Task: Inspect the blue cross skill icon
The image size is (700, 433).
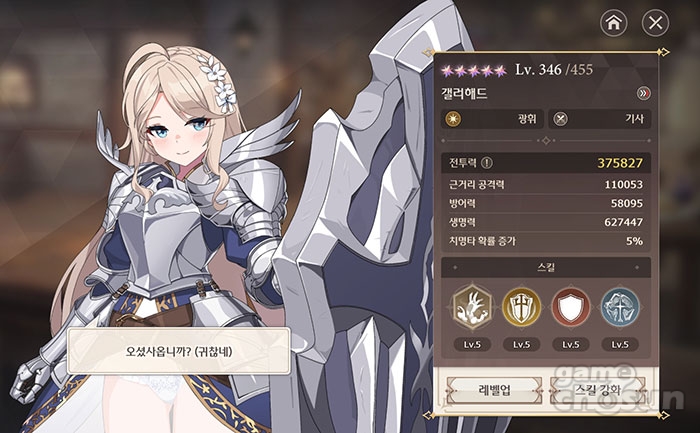Action: coord(620,307)
